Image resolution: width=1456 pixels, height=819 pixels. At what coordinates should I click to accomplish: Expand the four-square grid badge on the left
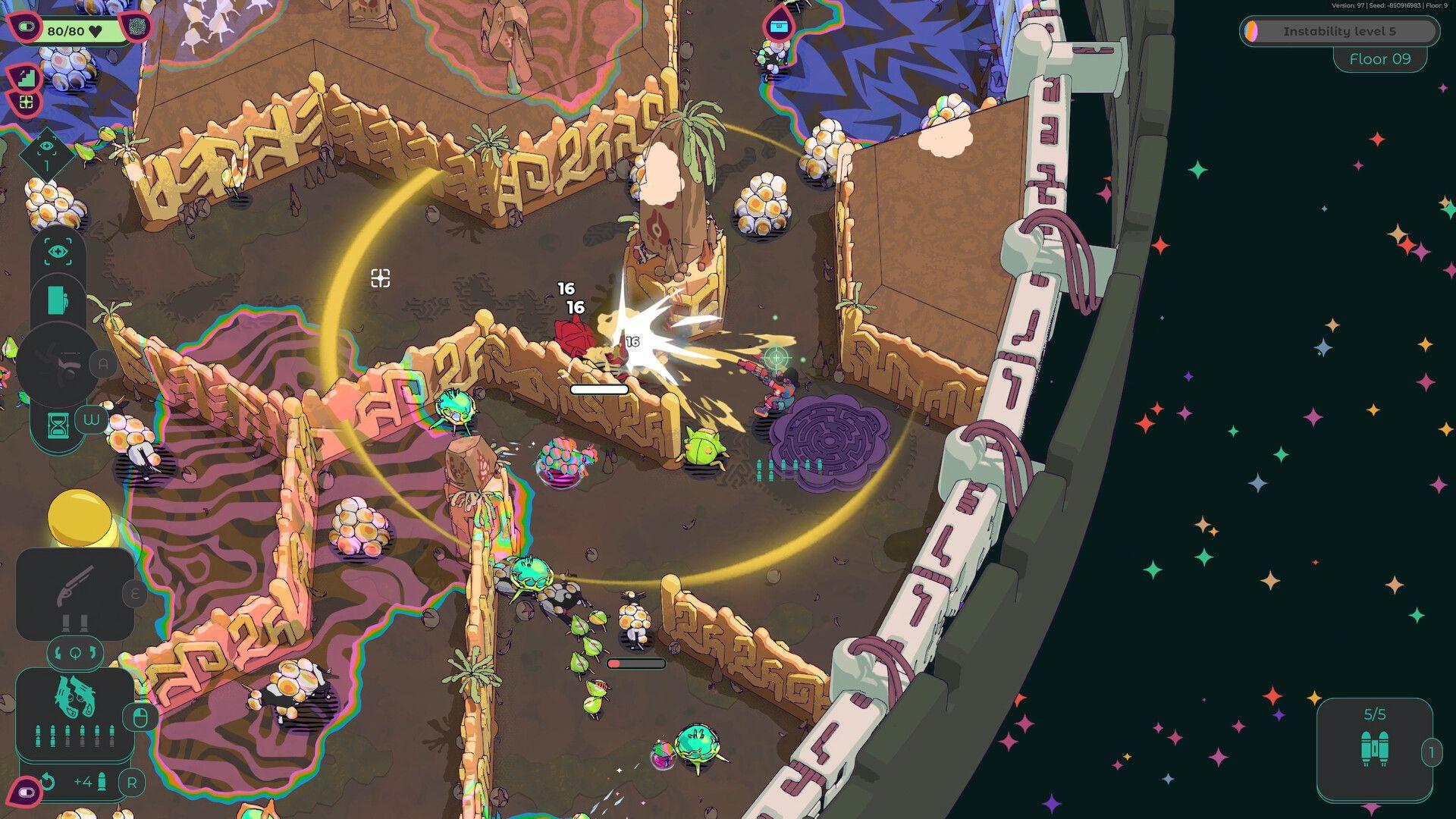[x=26, y=102]
